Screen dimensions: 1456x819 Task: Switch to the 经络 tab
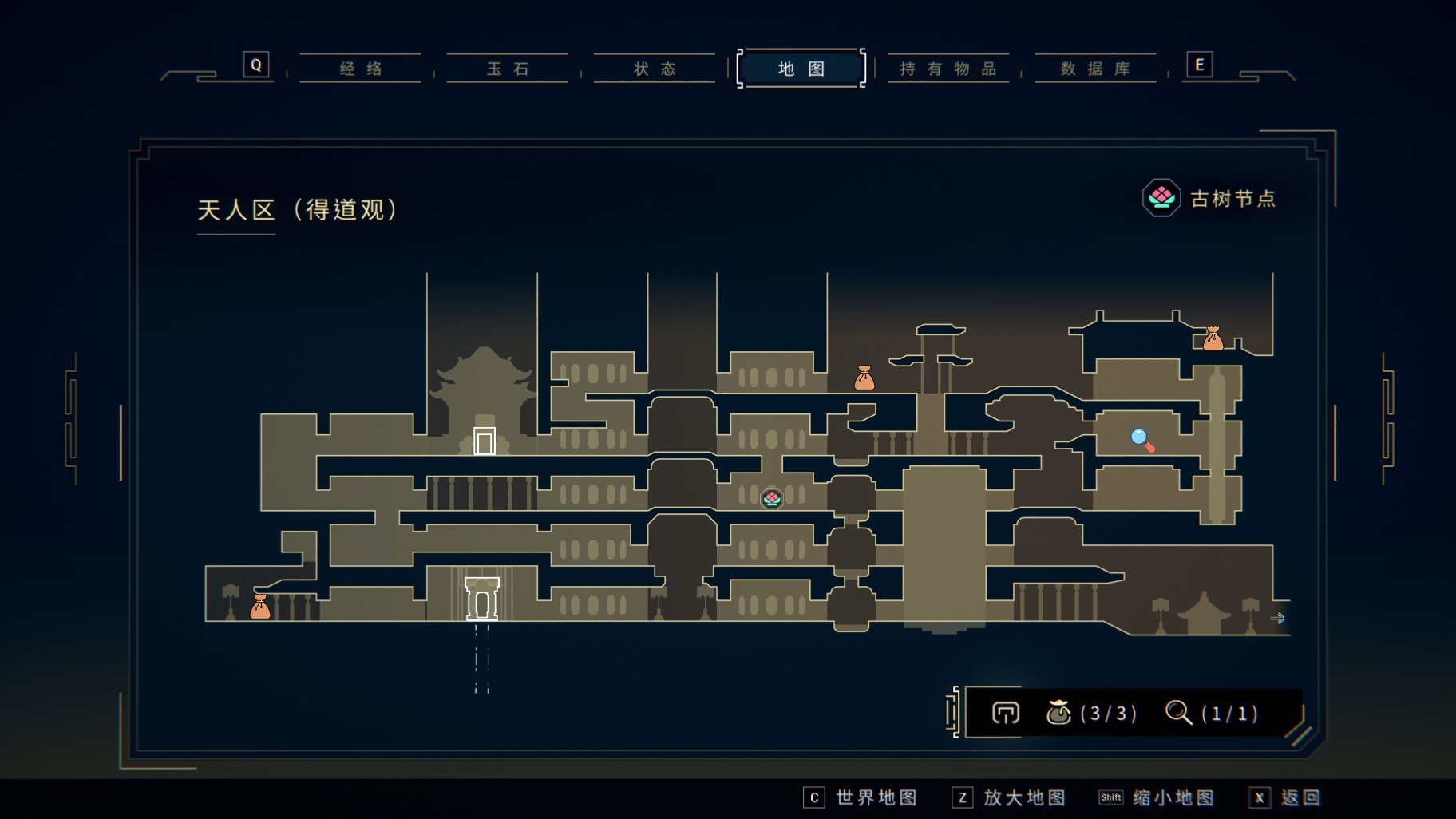[361, 69]
